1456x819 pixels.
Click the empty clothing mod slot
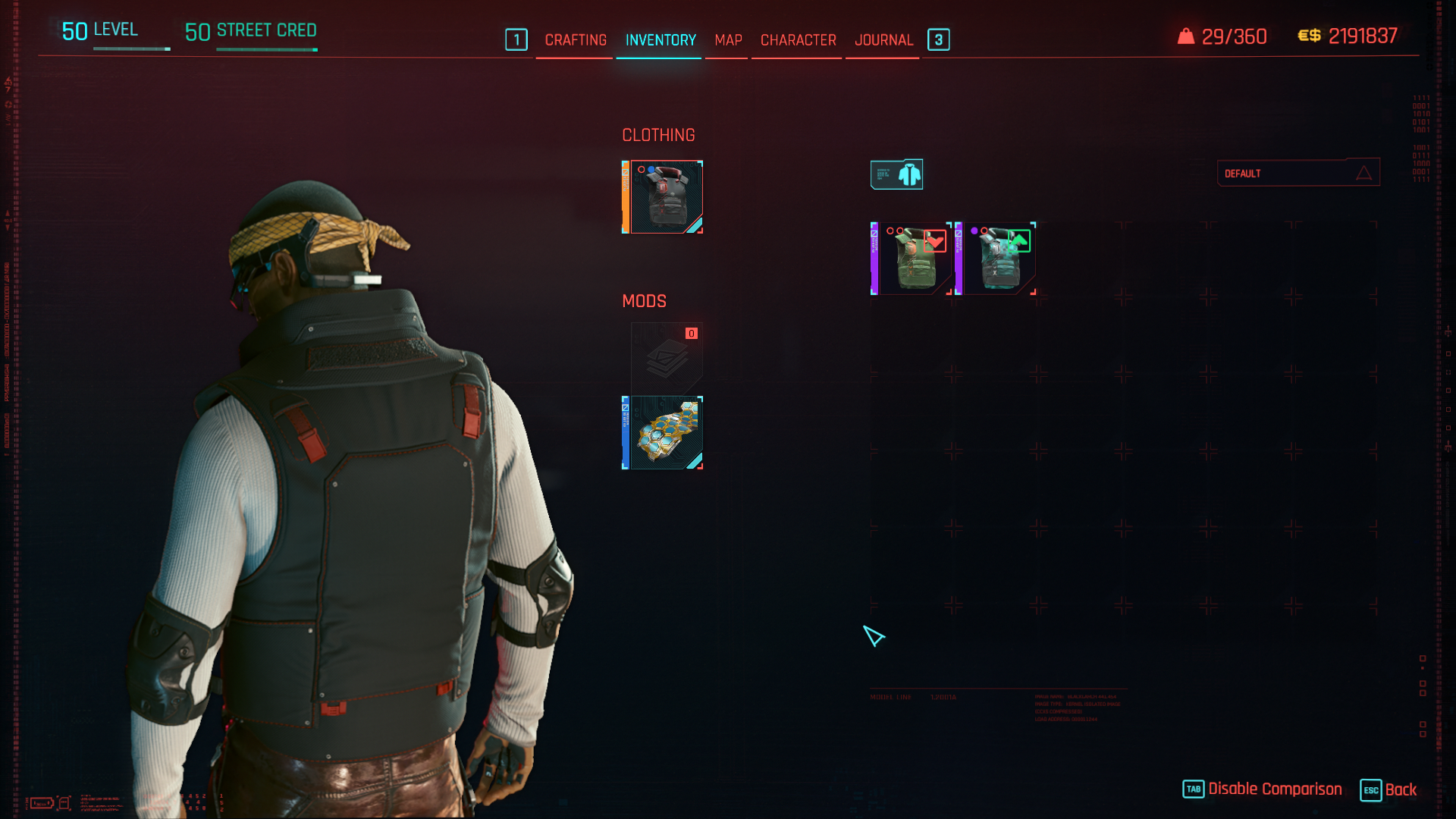[x=667, y=358]
